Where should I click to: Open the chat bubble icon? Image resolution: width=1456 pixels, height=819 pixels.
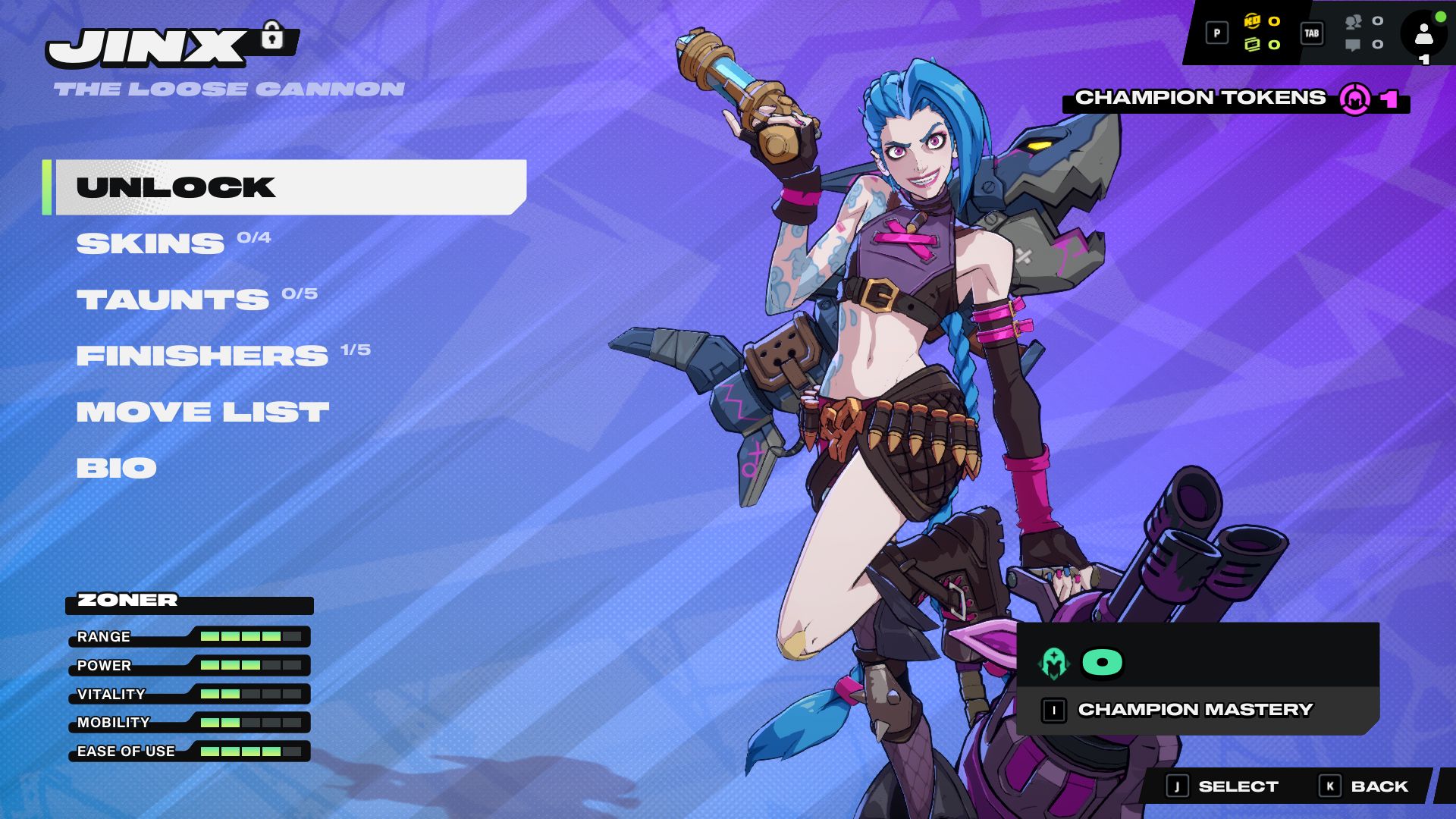click(1353, 45)
